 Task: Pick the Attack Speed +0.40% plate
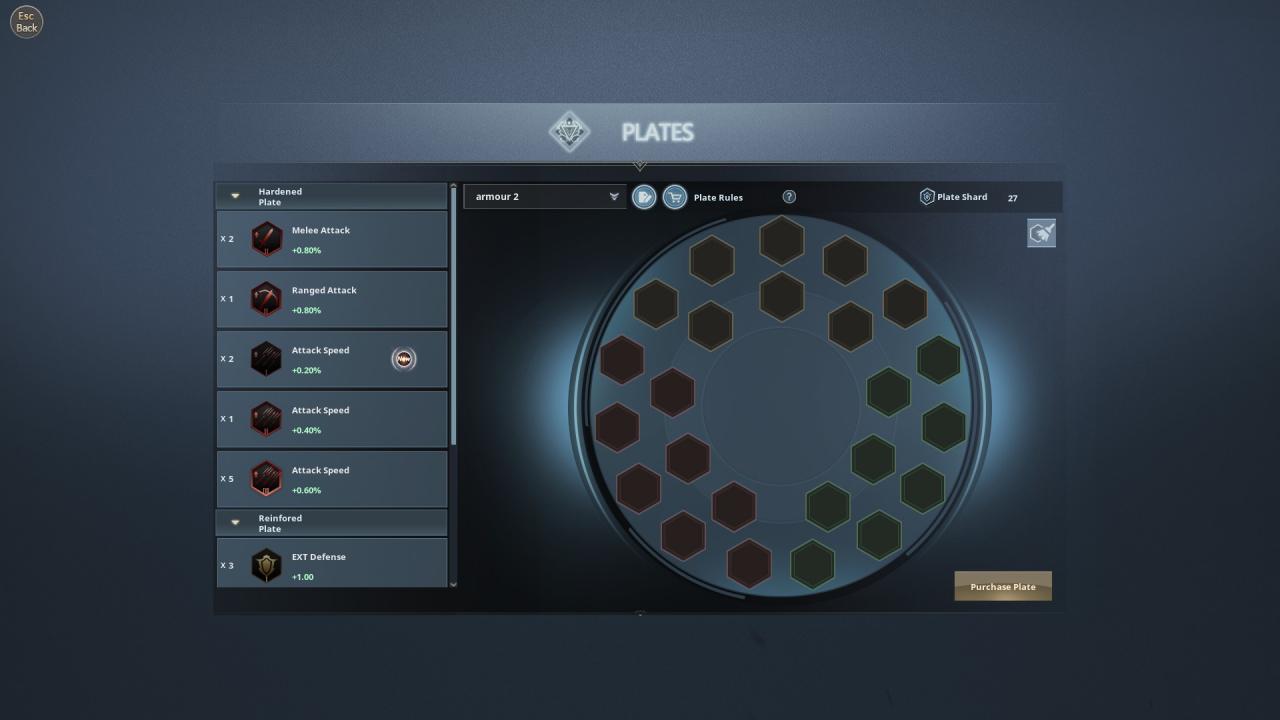332,420
